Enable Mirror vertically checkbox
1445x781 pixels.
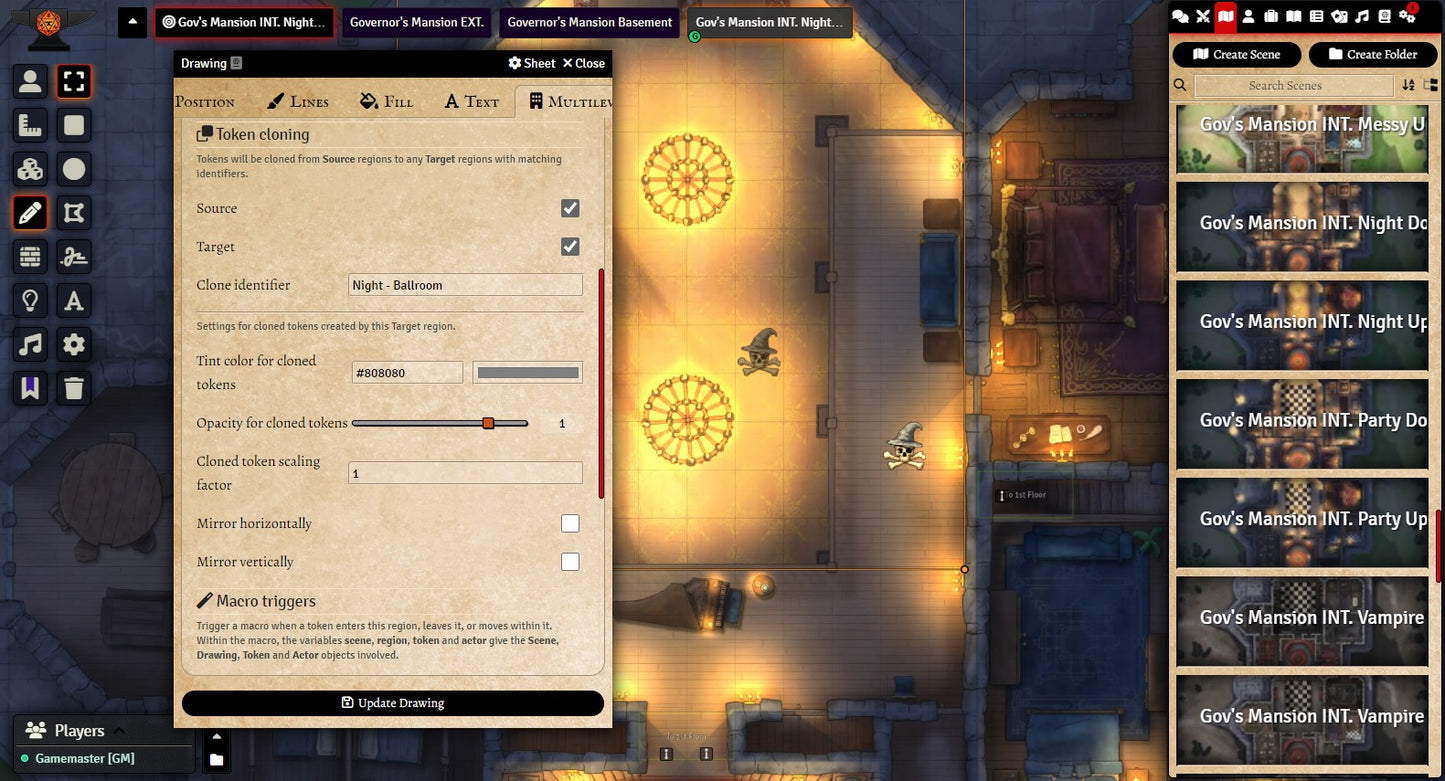[570, 562]
